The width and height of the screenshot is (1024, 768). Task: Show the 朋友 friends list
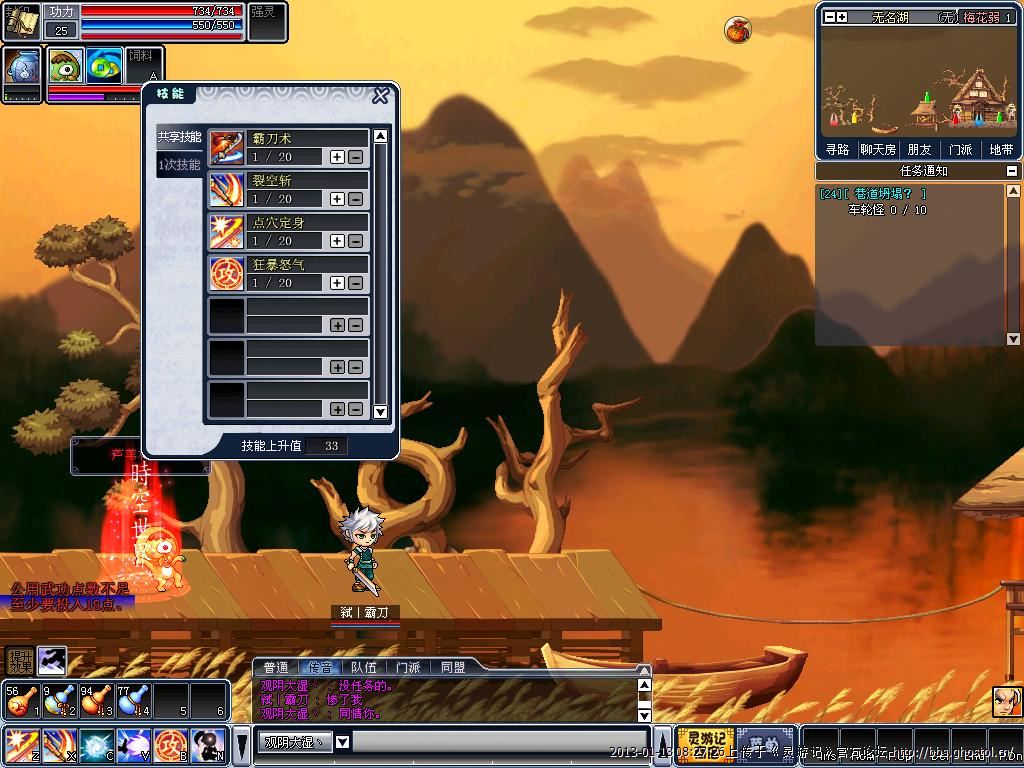pos(919,150)
